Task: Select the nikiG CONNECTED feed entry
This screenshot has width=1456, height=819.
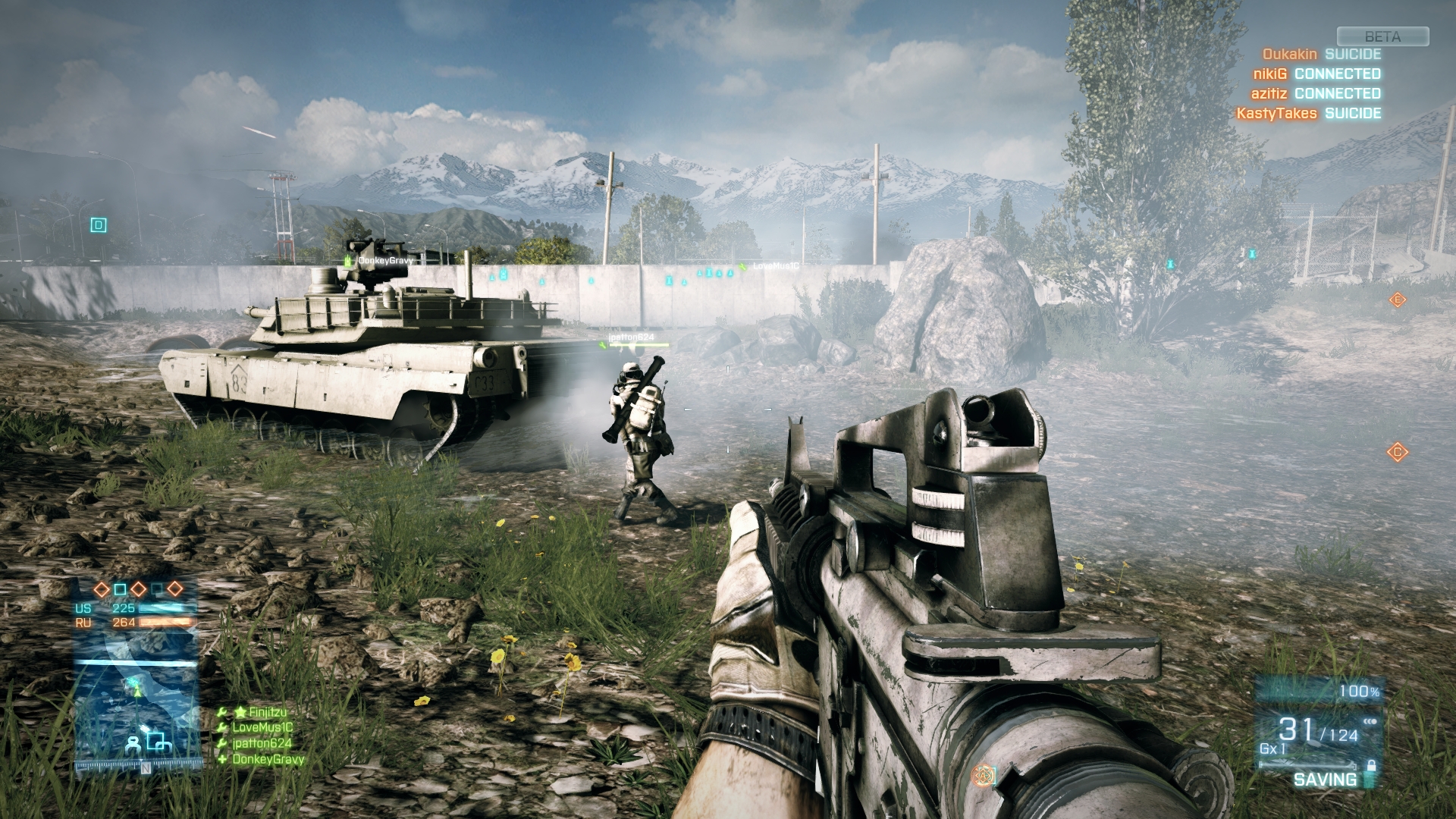Action: point(1316,74)
